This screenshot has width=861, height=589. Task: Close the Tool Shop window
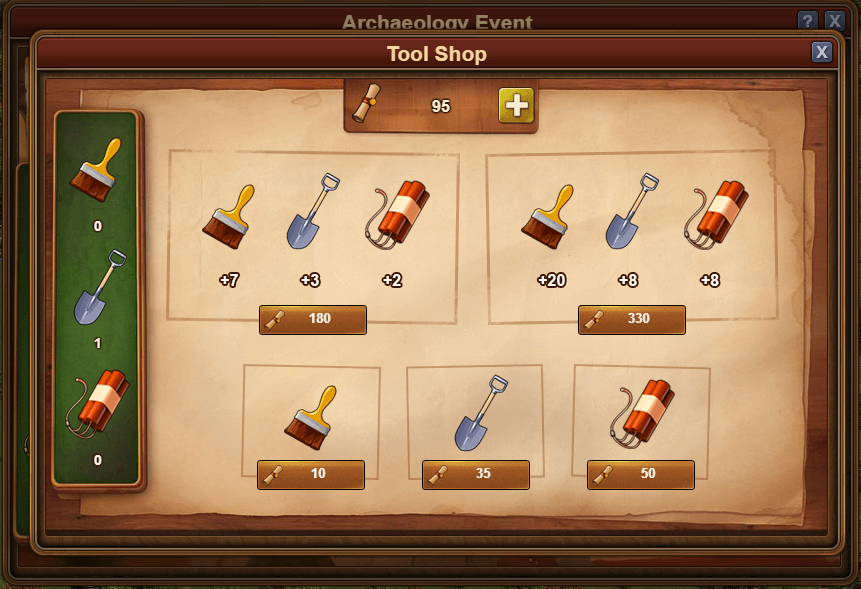[821, 52]
